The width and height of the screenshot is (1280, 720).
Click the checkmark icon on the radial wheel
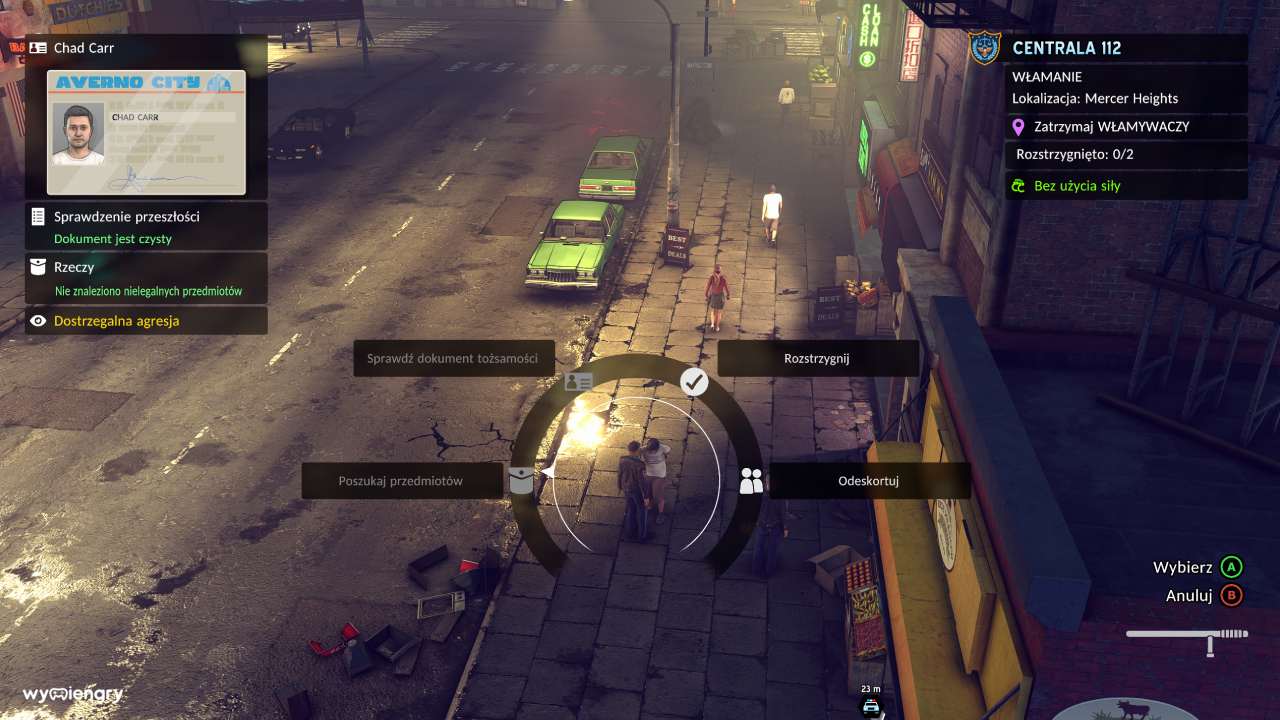pyautogui.click(x=694, y=381)
